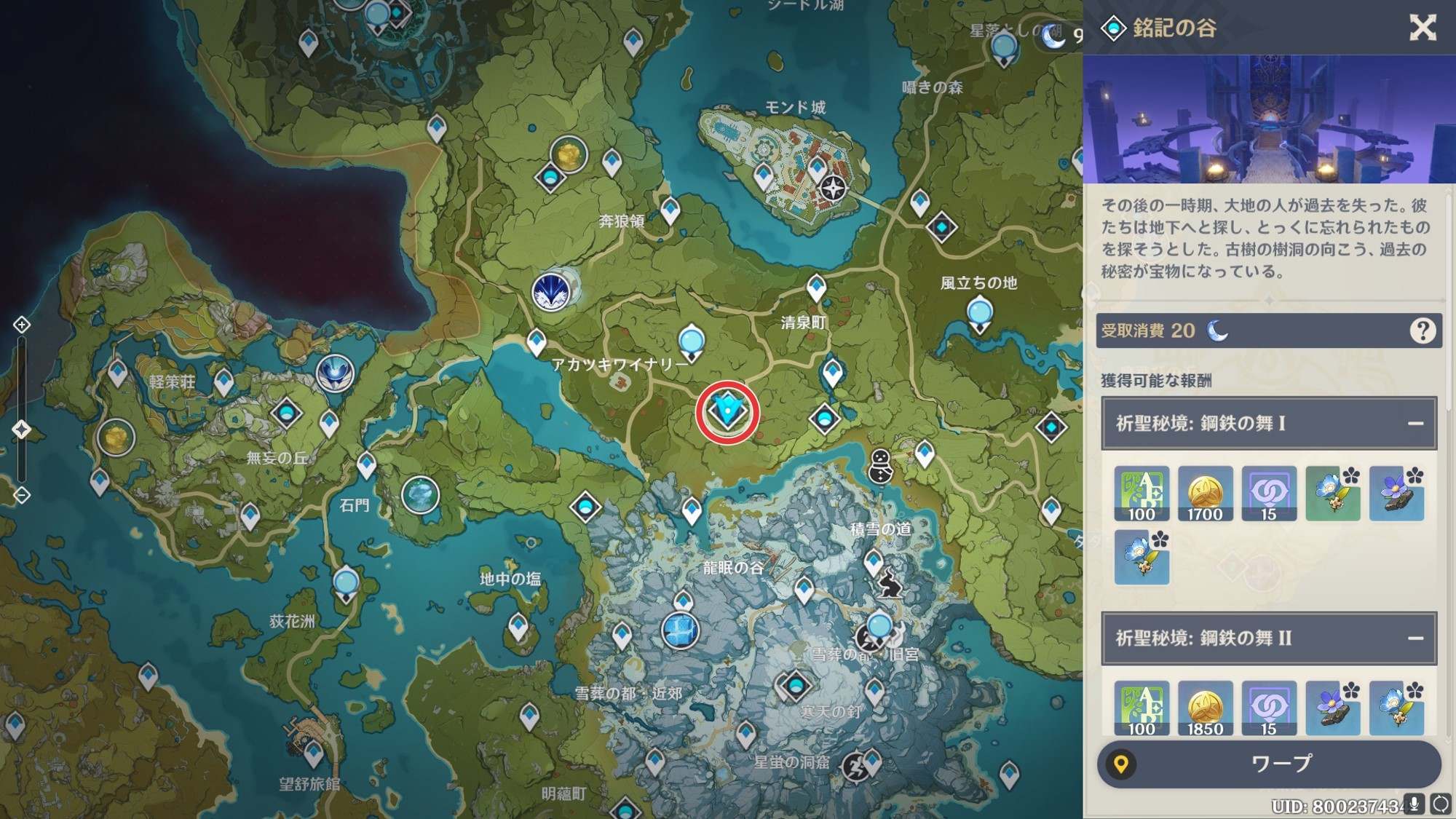Open the pin icon on the ワープ button
The width and height of the screenshot is (1456, 819).
tap(1121, 764)
